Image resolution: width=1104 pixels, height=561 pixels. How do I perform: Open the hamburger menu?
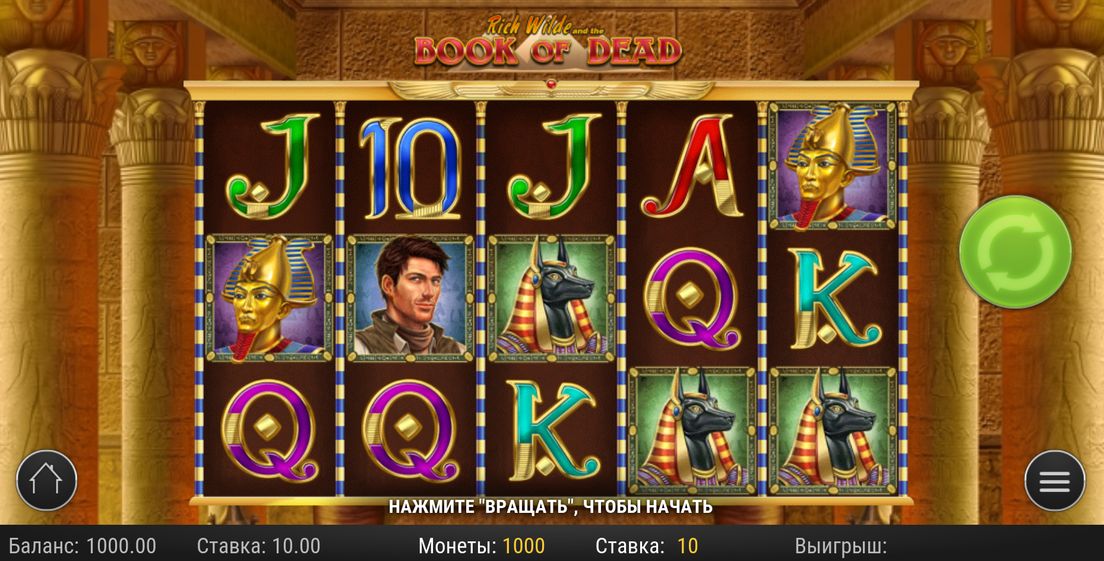(1054, 481)
